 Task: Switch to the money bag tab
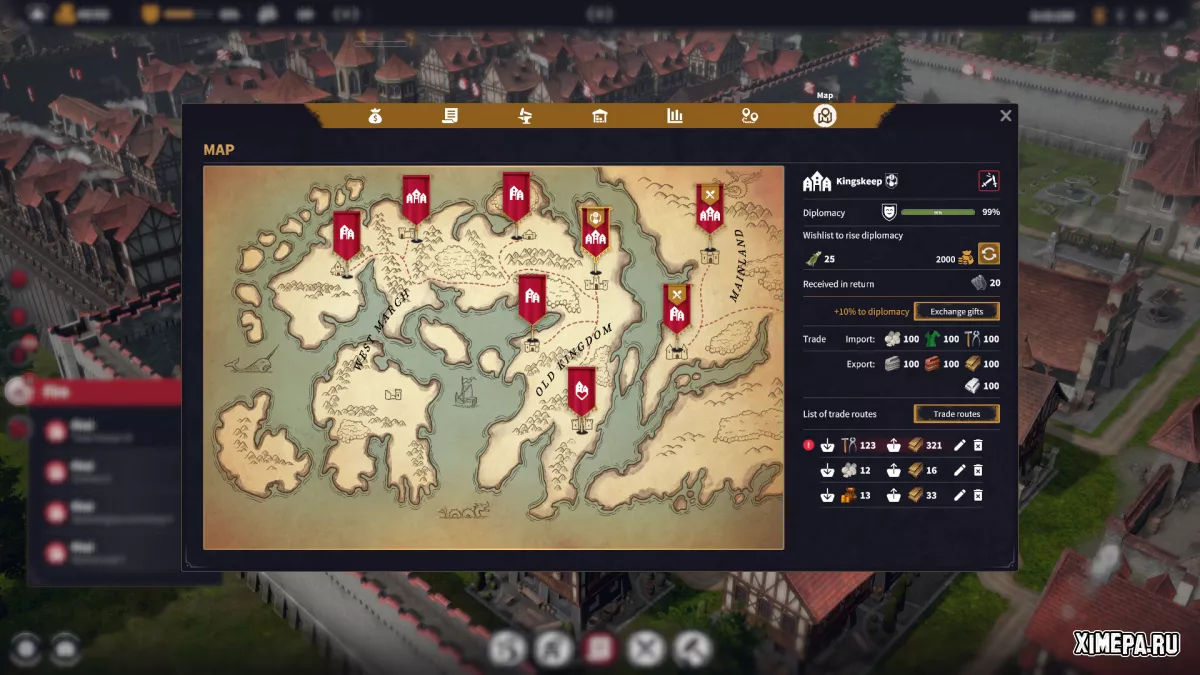tap(375, 116)
